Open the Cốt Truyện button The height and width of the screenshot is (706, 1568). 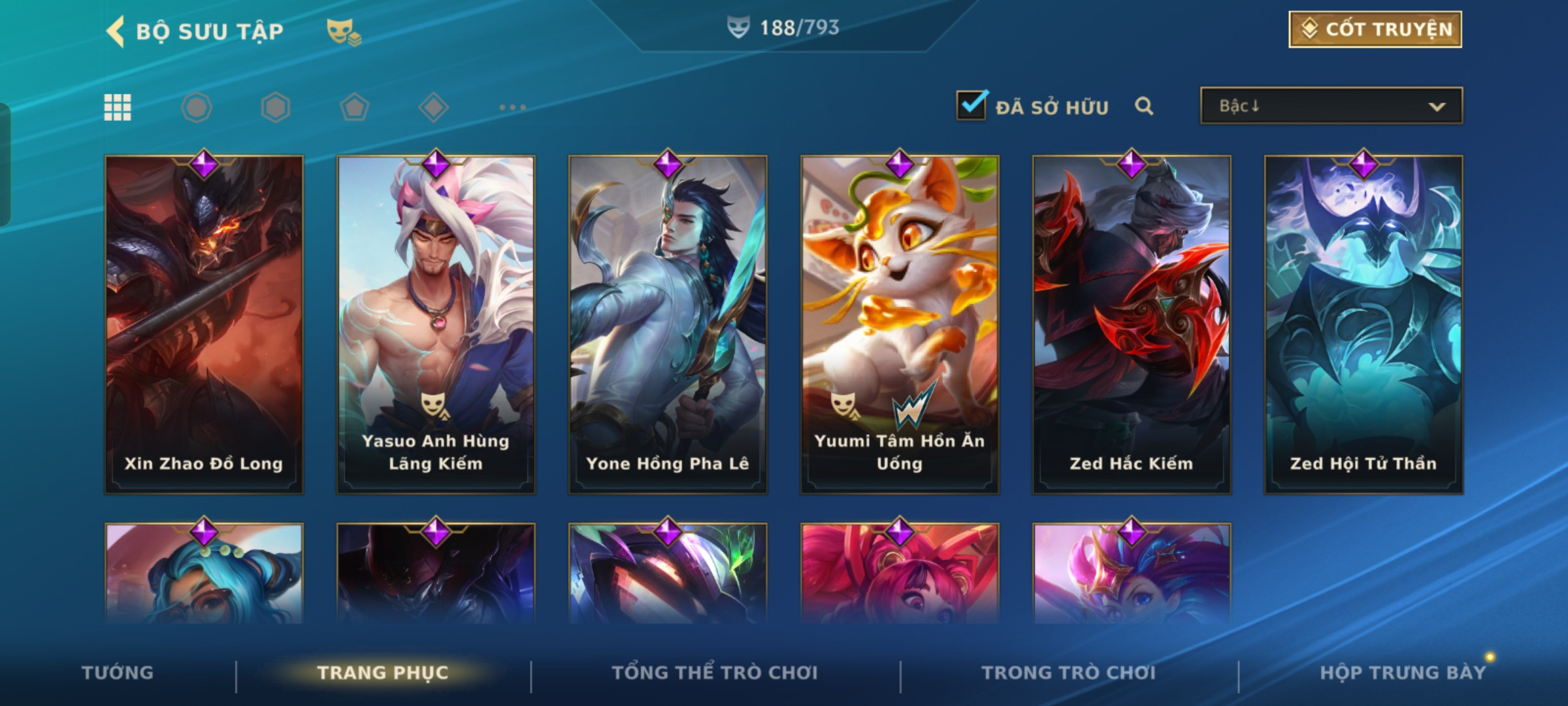point(1375,29)
